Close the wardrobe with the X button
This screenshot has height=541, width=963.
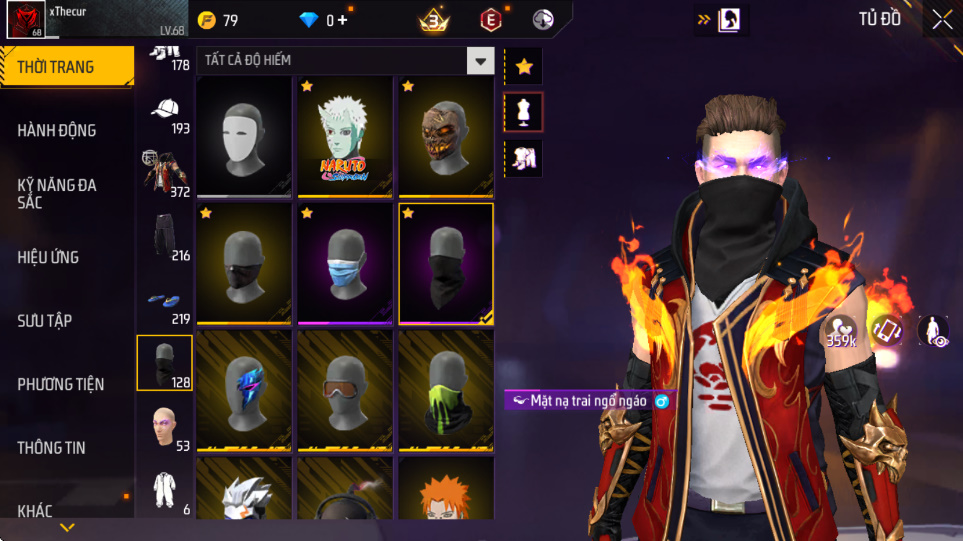[941, 19]
